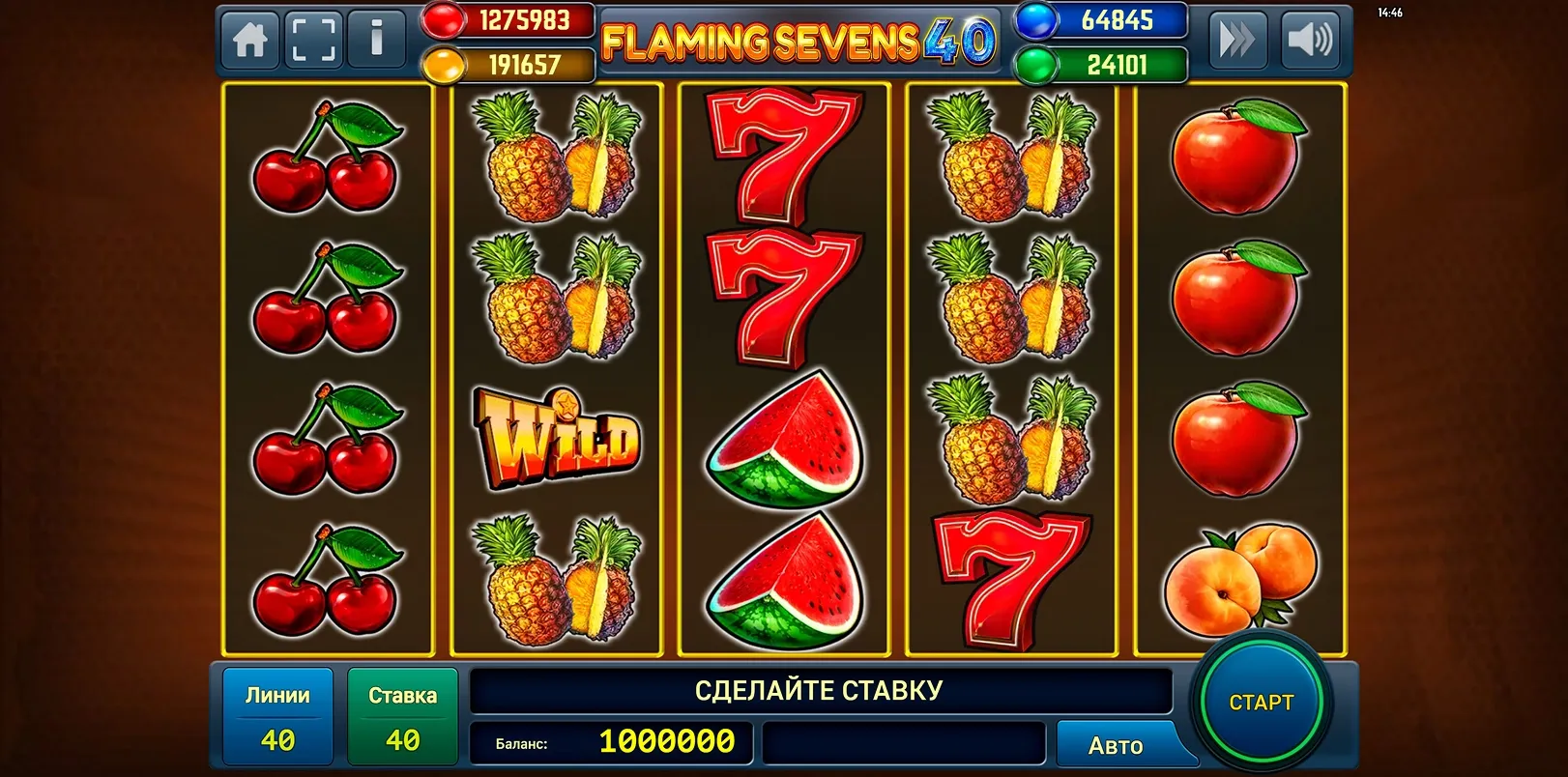Click the empty field beside the balance

[x=904, y=744]
